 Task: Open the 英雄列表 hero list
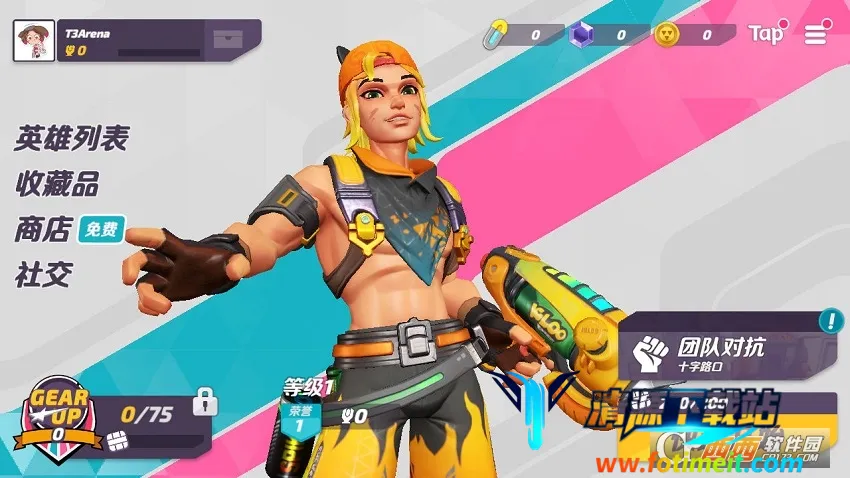coord(71,138)
